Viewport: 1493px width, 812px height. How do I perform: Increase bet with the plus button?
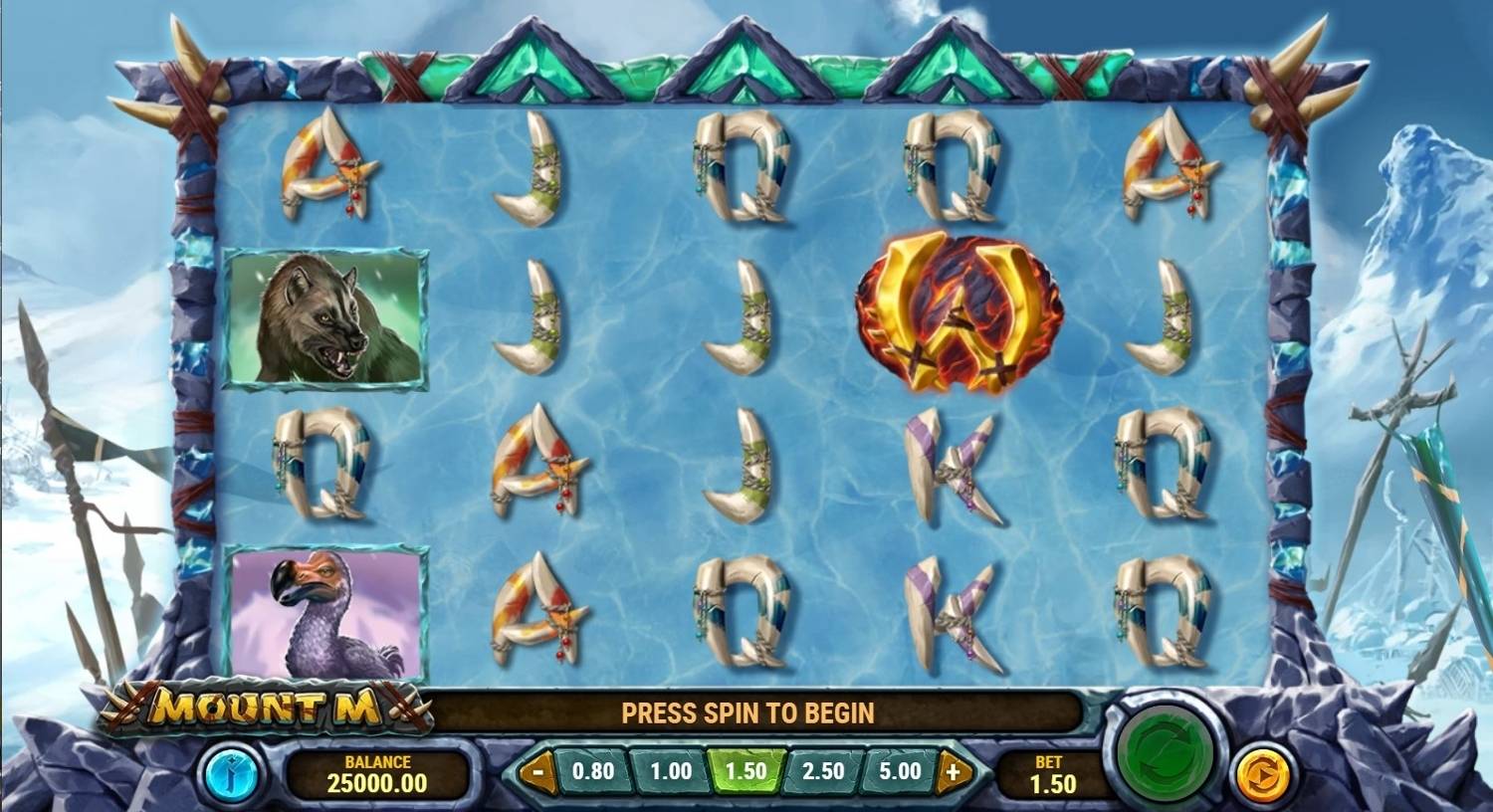click(x=953, y=771)
